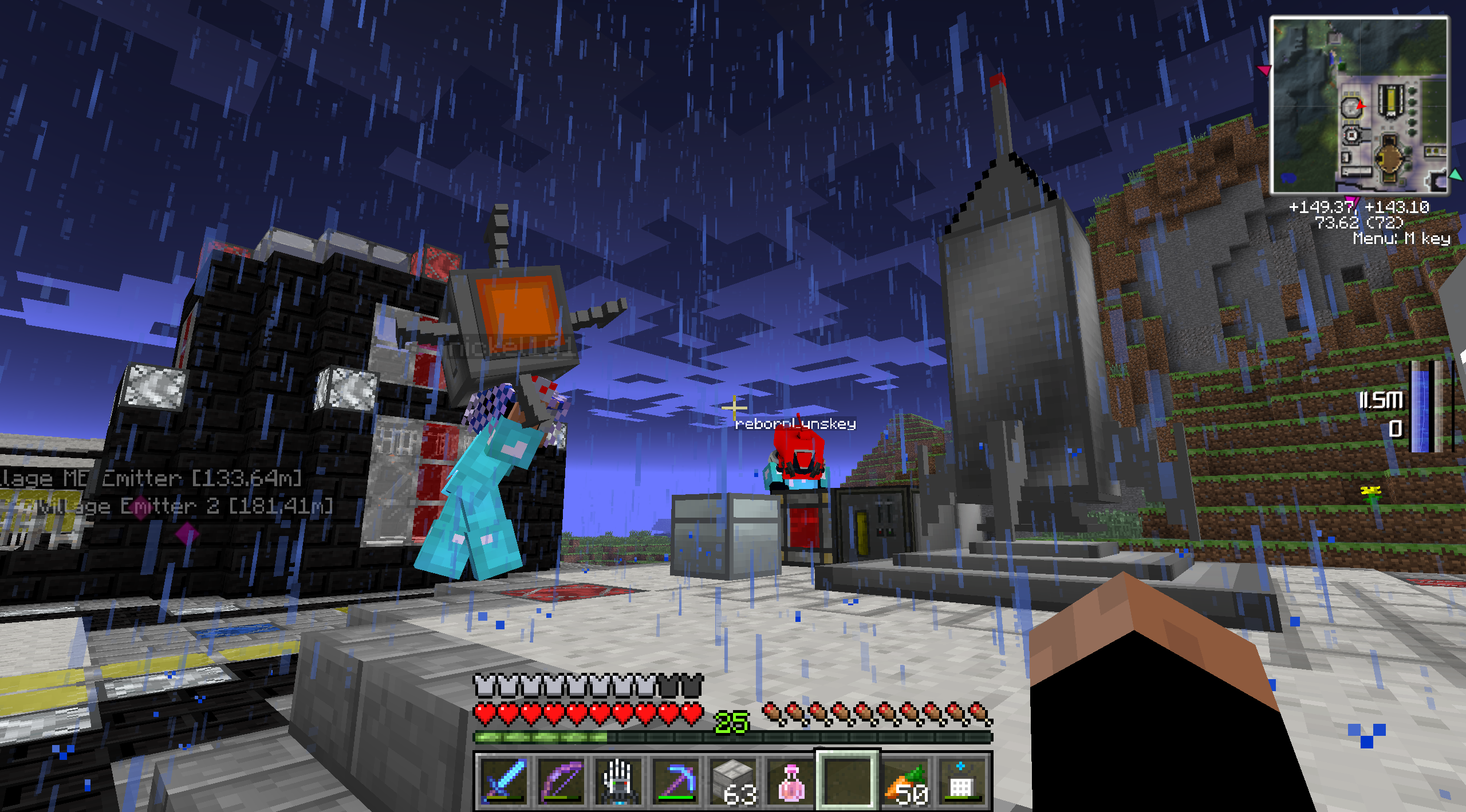Select the pink potion bottle slot
This screenshot has width=1466, height=812.
point(791,781)
